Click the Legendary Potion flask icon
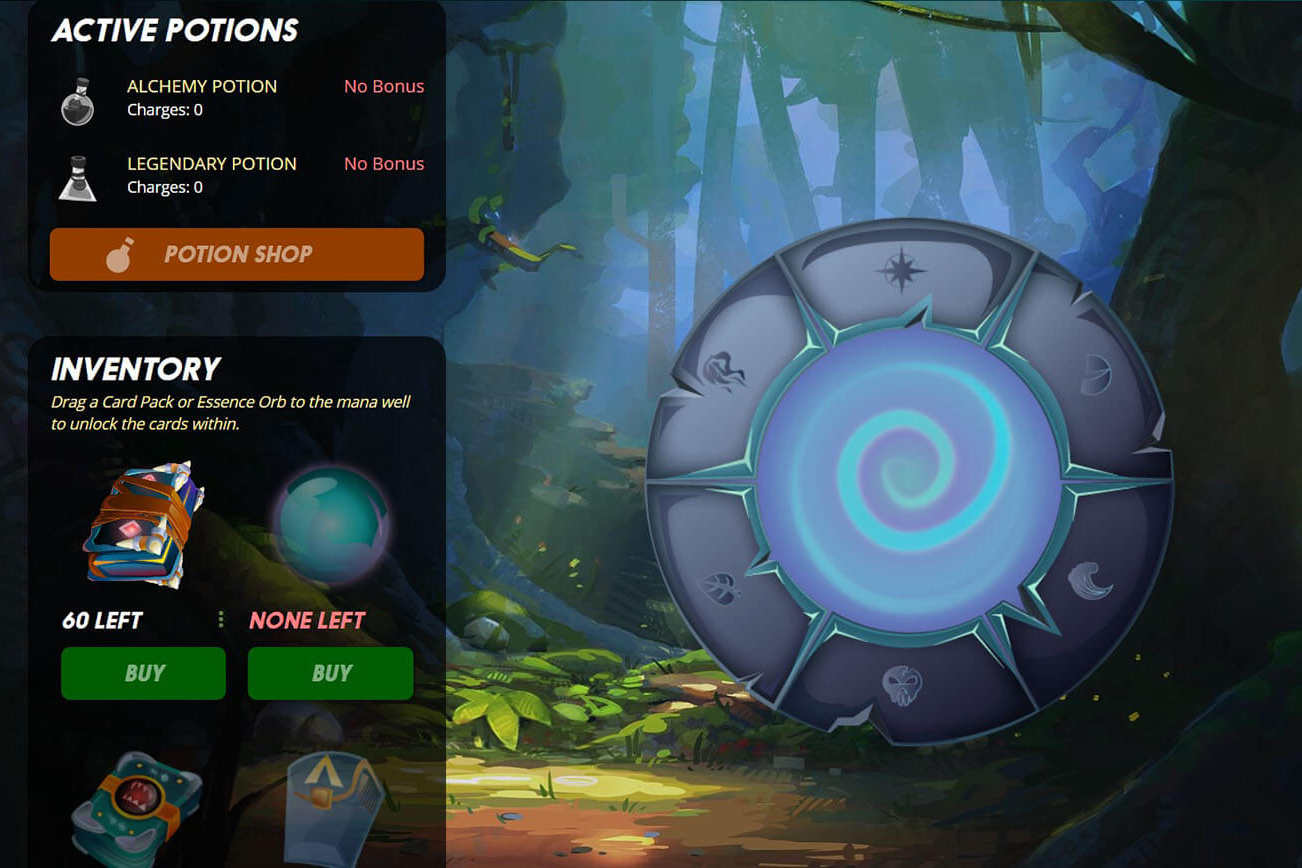The width and height of the screenshot is (1302, 868). (77, 178)
